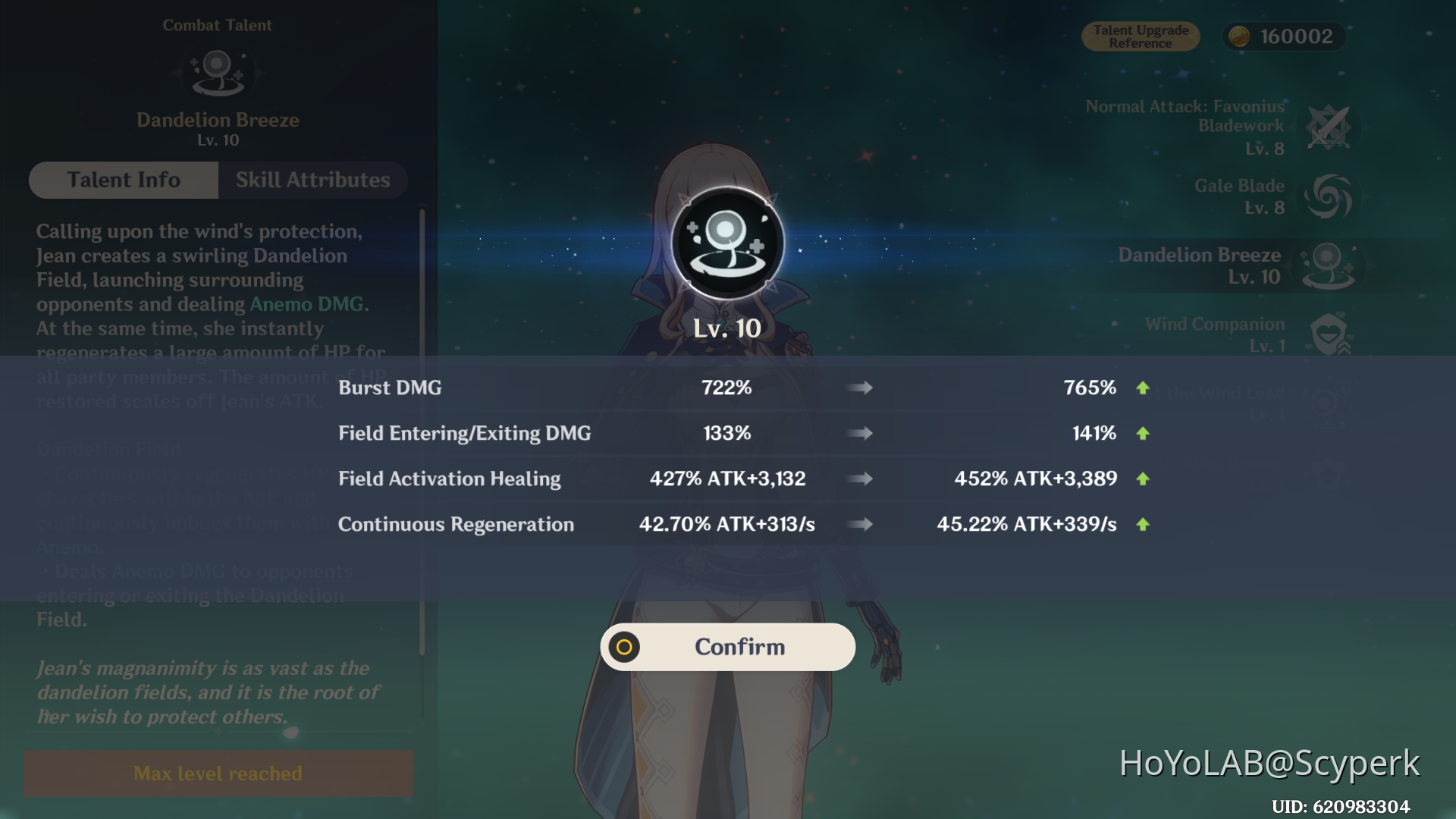The width and height of the screenshot is (1456, 819).
Task: Click the circle gamepad prompt on Confirm
Action: point(623,647)
